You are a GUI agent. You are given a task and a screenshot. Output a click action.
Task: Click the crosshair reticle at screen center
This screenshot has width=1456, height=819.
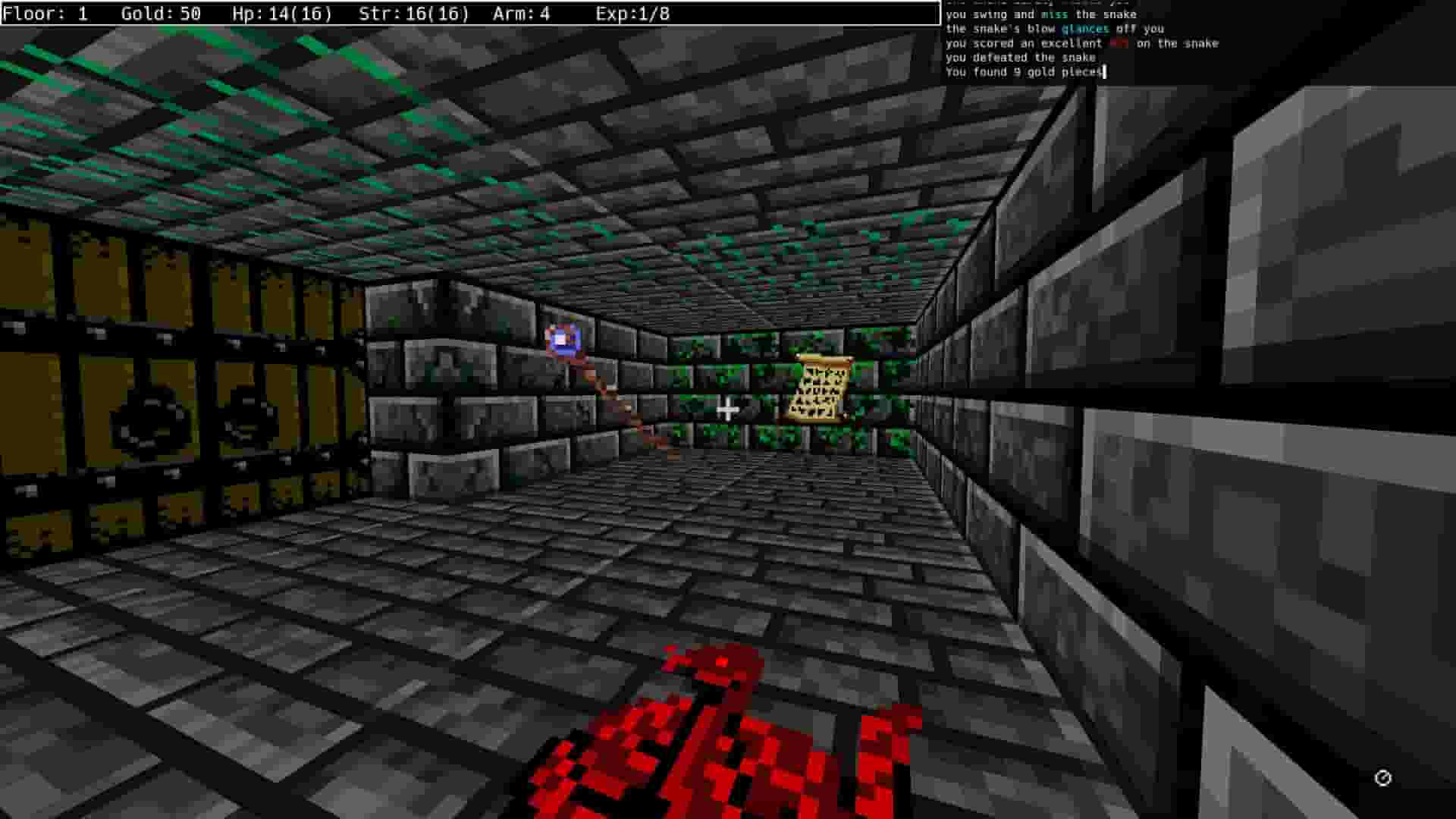[730, 409]
